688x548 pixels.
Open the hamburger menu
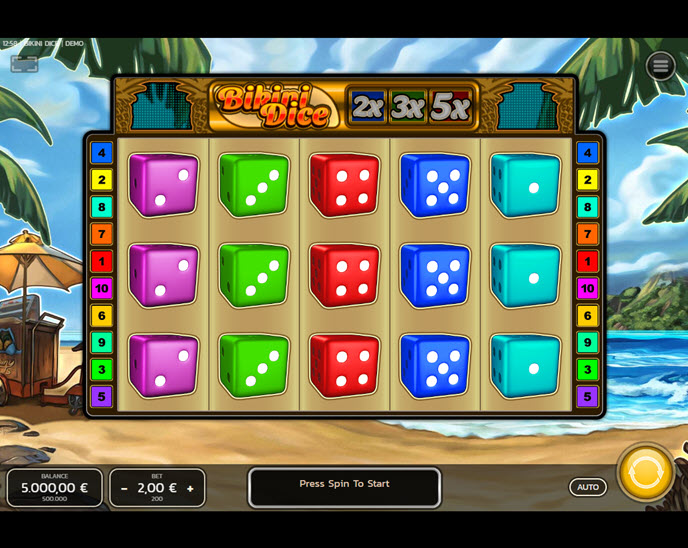(660, 66)
